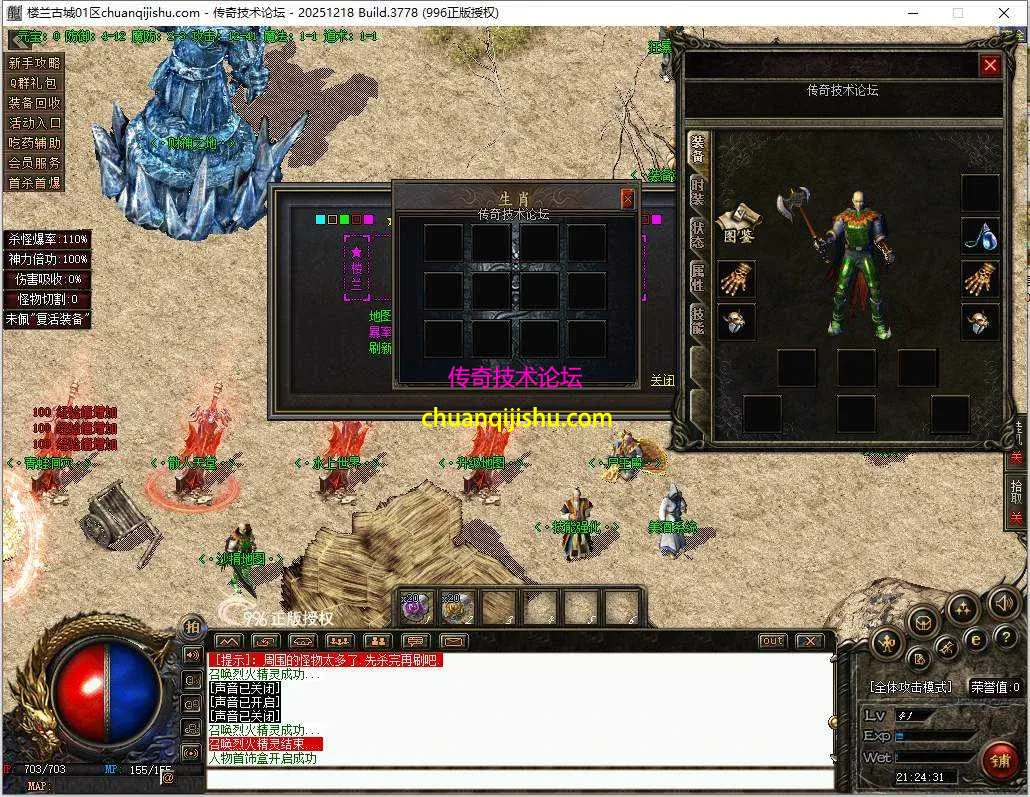Open the 新手攻略 beginner guide
This screenshot has height=797, width=1030.
click(35, 63)
